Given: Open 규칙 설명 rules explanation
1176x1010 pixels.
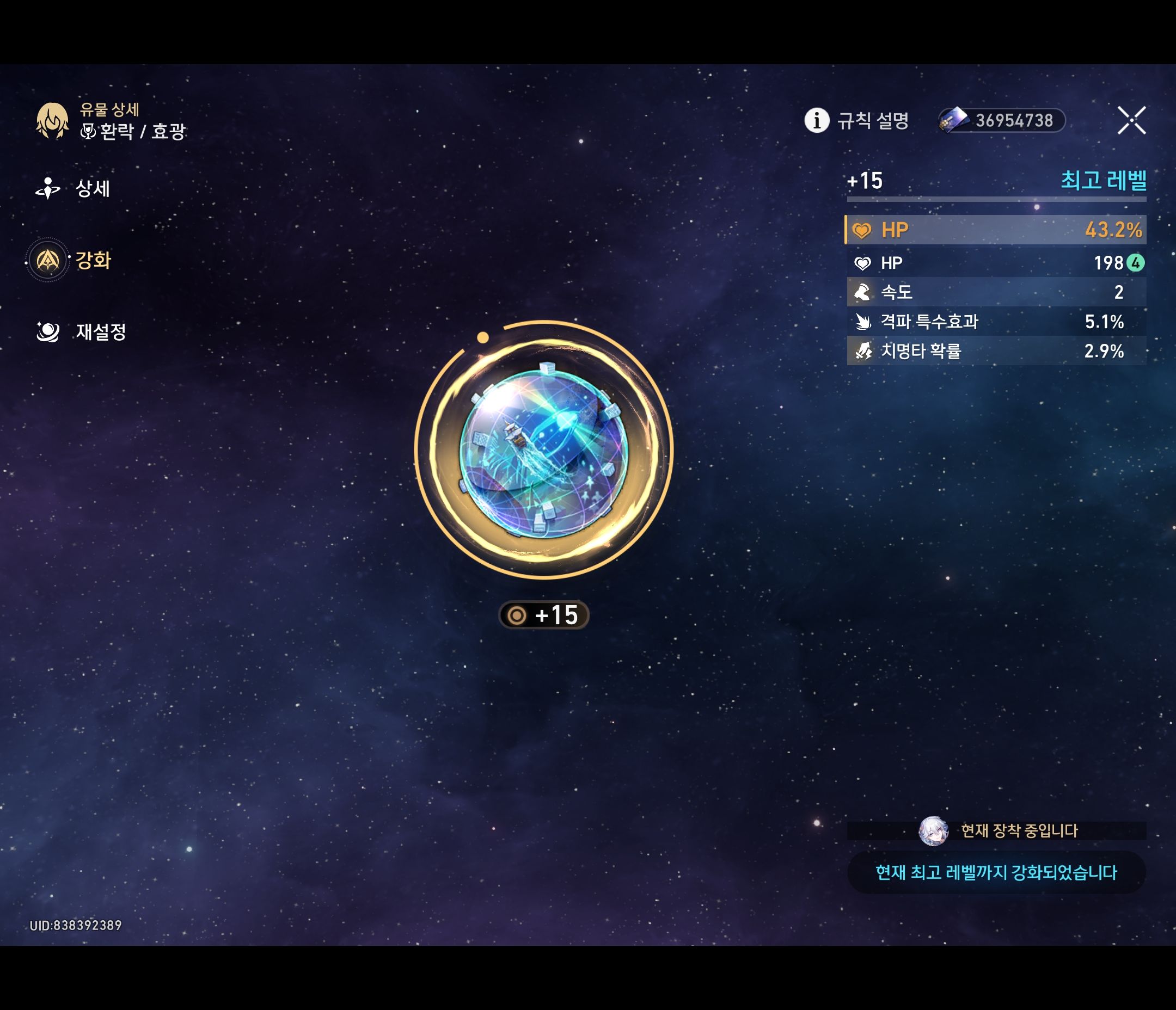Looking at the screenshot, I should coord(856,120).
